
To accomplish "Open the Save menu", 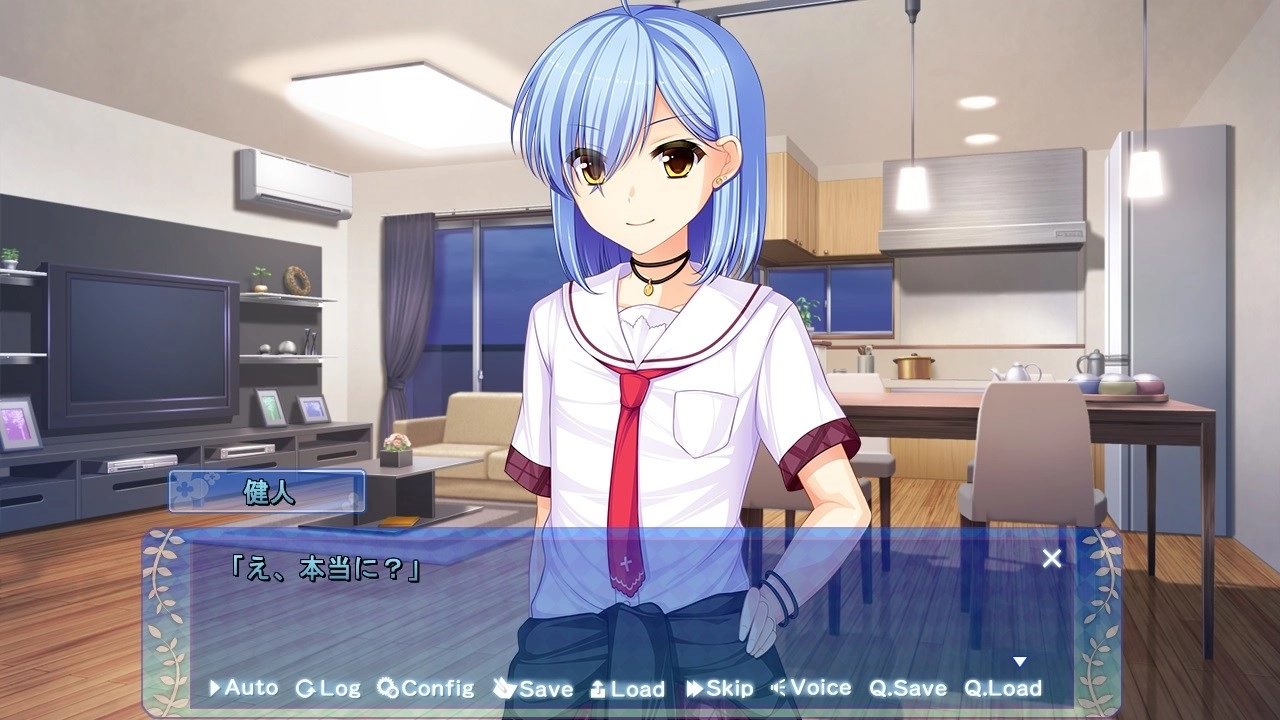I will [x=533, y=688].
